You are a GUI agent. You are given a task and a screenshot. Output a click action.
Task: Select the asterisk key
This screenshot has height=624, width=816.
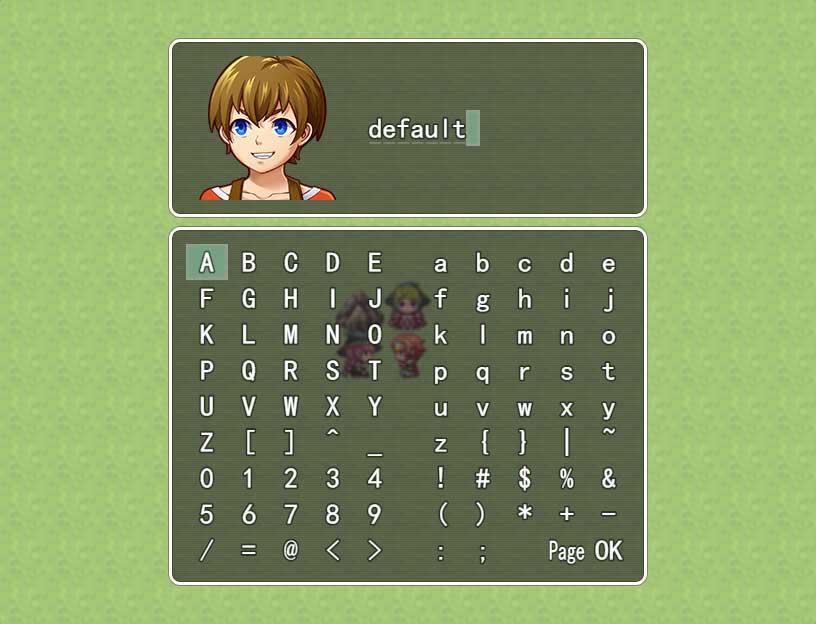(x=524, y=514)
